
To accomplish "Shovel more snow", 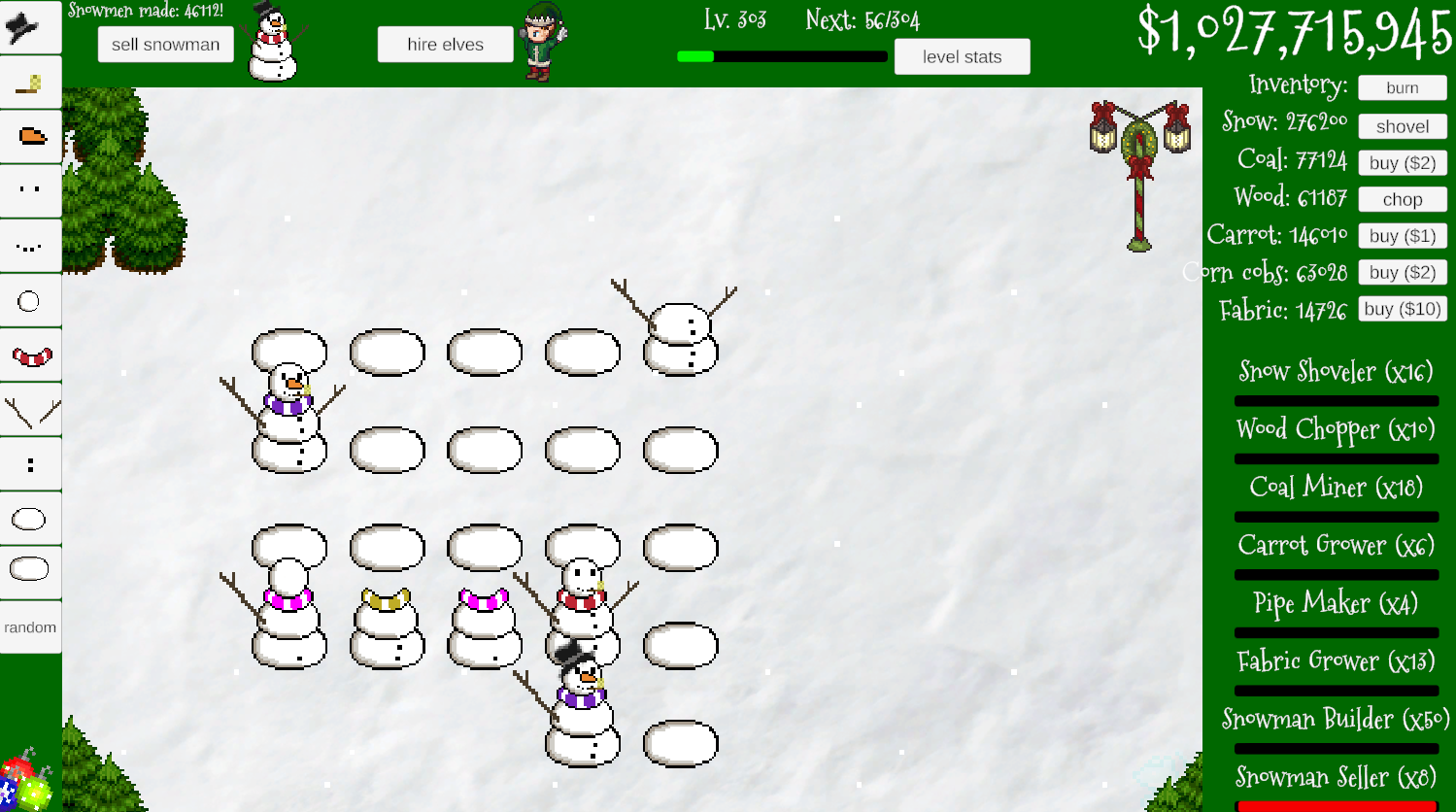I will pos(1402,126).
